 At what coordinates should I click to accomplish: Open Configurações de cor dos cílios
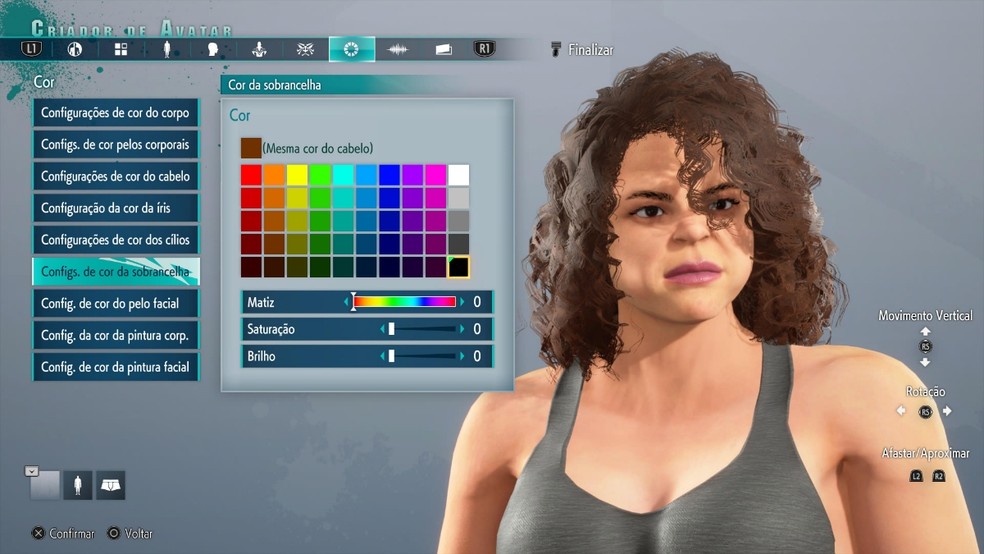[115, 240]
